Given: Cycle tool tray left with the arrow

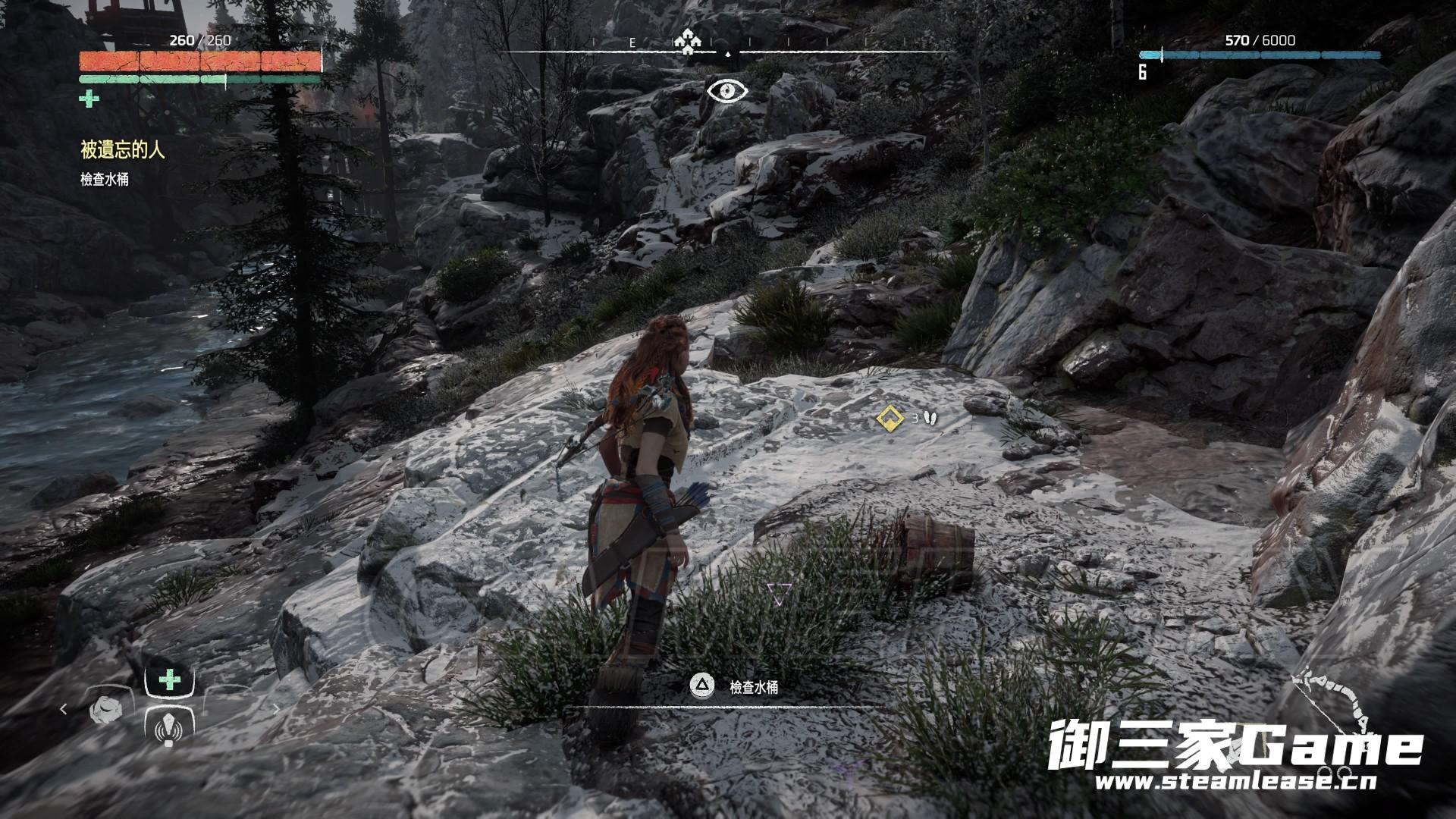Looking at the screenshot, I should click(64, 710).
